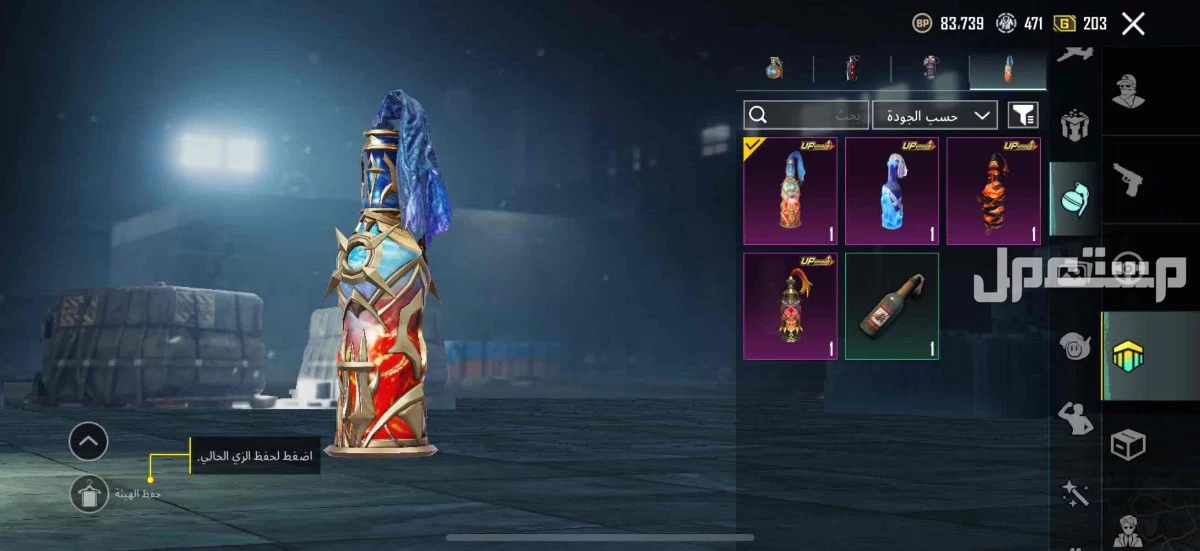The width and height of the screenshot is (1200, 551).
Task: Save the current look with hanger button
Action: (x=89, y=494)
